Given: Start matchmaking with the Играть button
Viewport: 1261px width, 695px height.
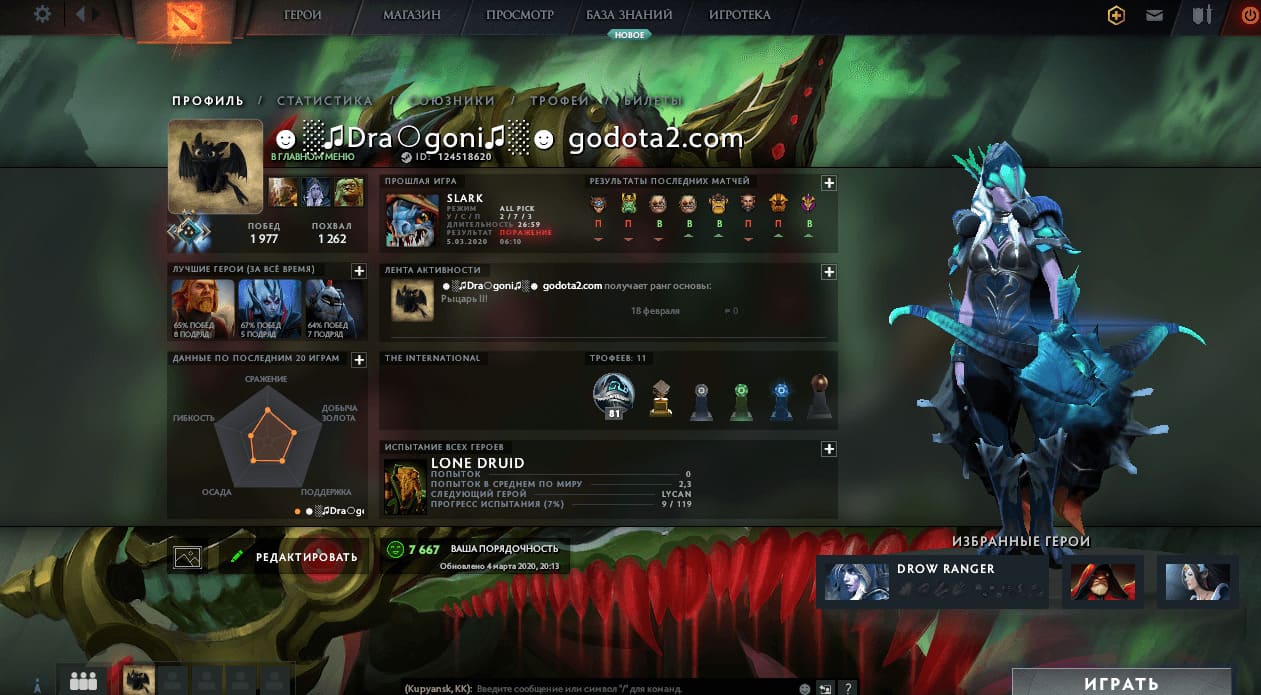Looking at the screenshot, I should tap(1121, 683).
